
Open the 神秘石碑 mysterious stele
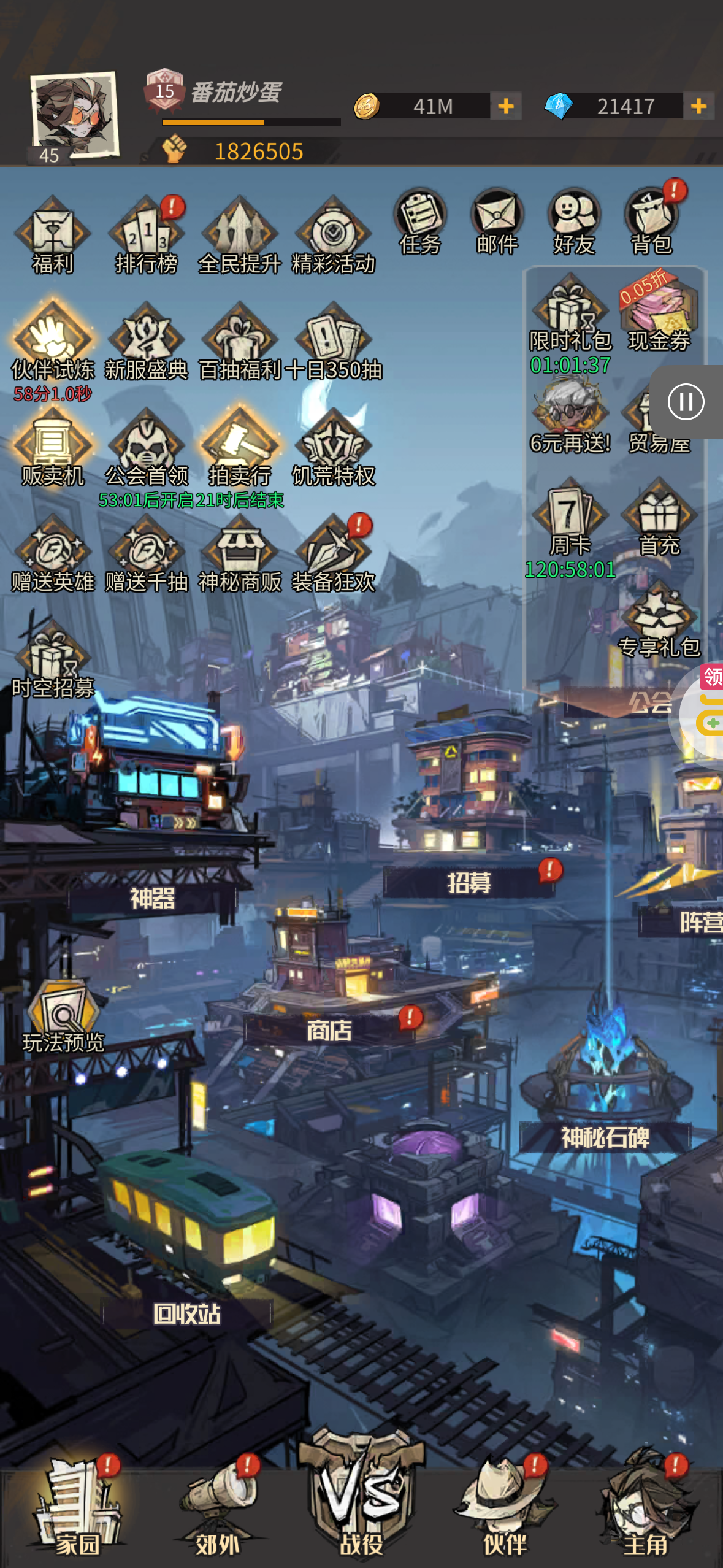pos(605,1137)
